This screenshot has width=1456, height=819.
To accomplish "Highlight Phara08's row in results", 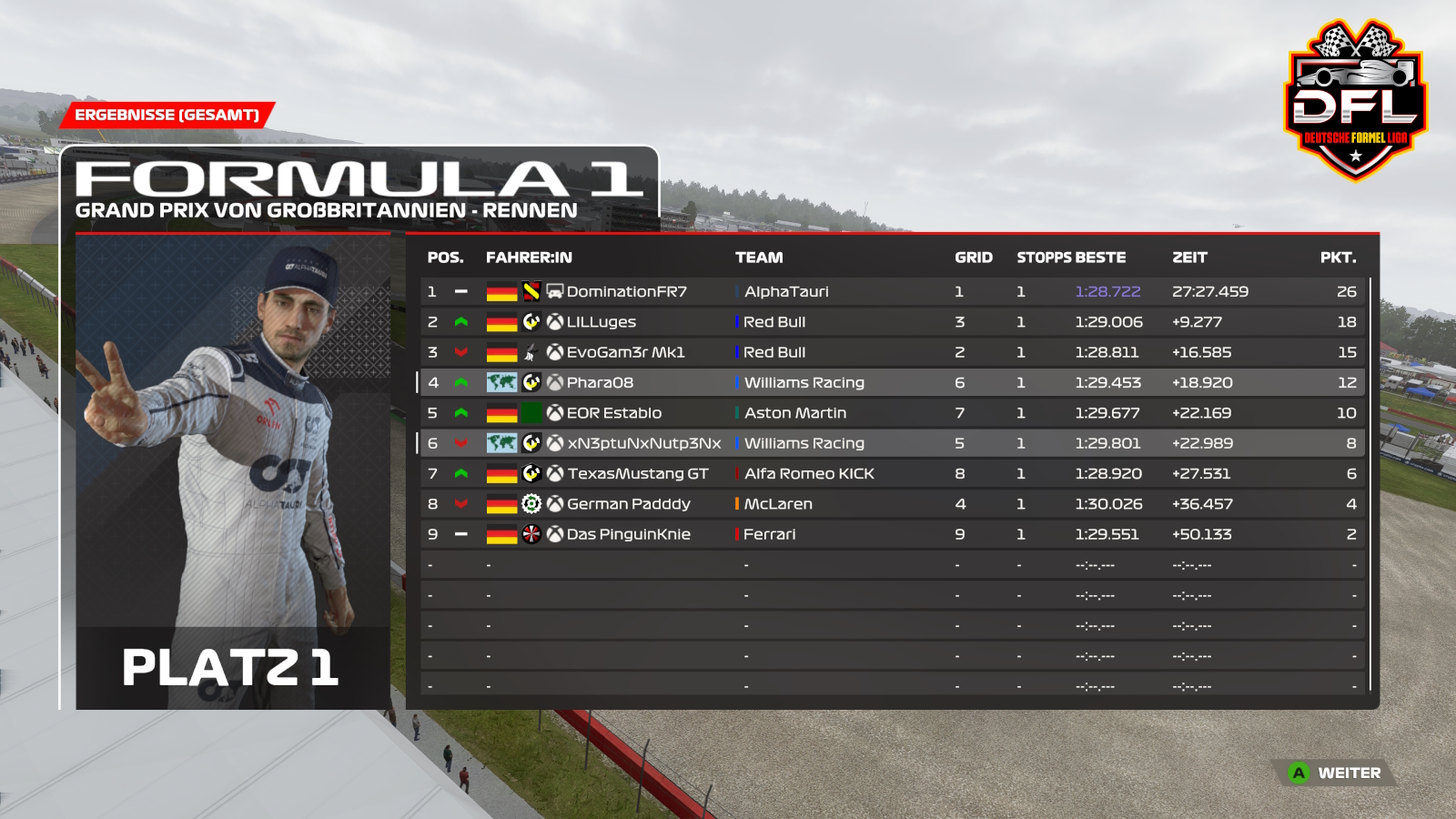I will coord(600,383).
